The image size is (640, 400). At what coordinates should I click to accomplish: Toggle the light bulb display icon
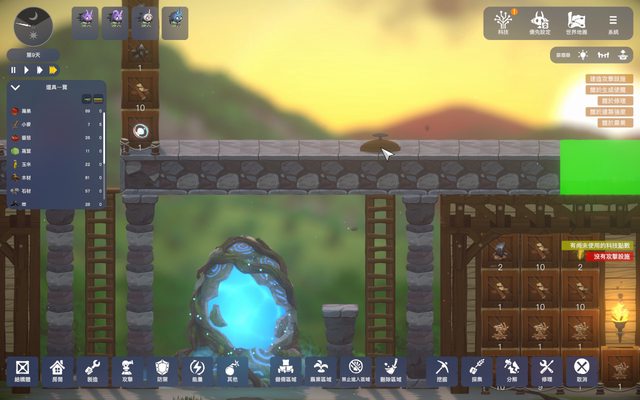click(x=585, y=56)
